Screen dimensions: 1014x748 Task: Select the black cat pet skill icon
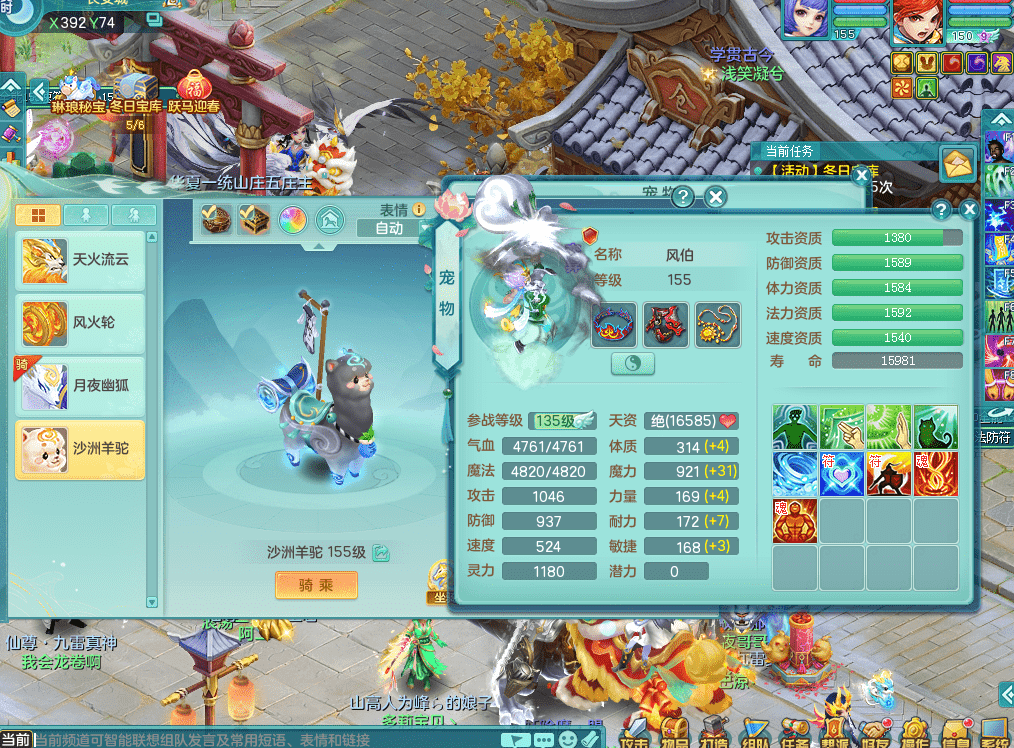pyautogui.click(x=935, y=427)
